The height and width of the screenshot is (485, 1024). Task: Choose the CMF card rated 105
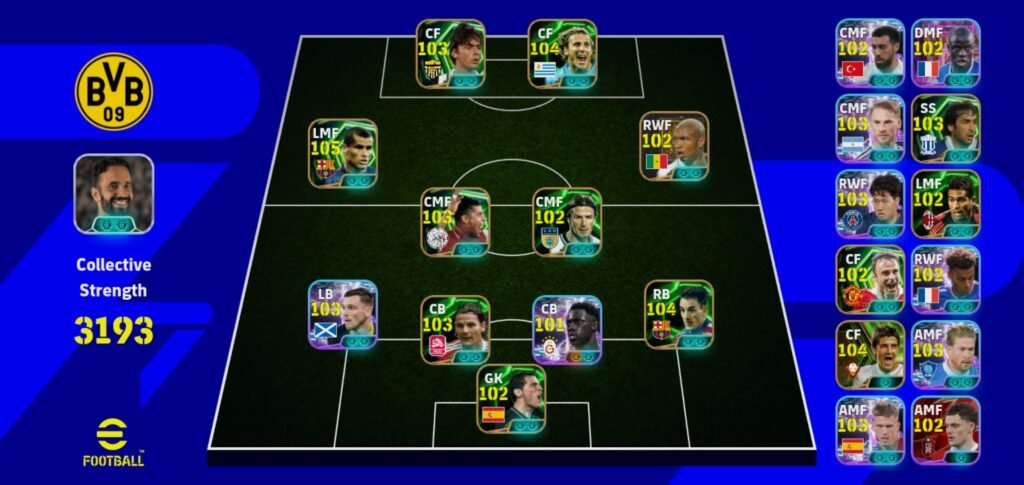point(455,222)
